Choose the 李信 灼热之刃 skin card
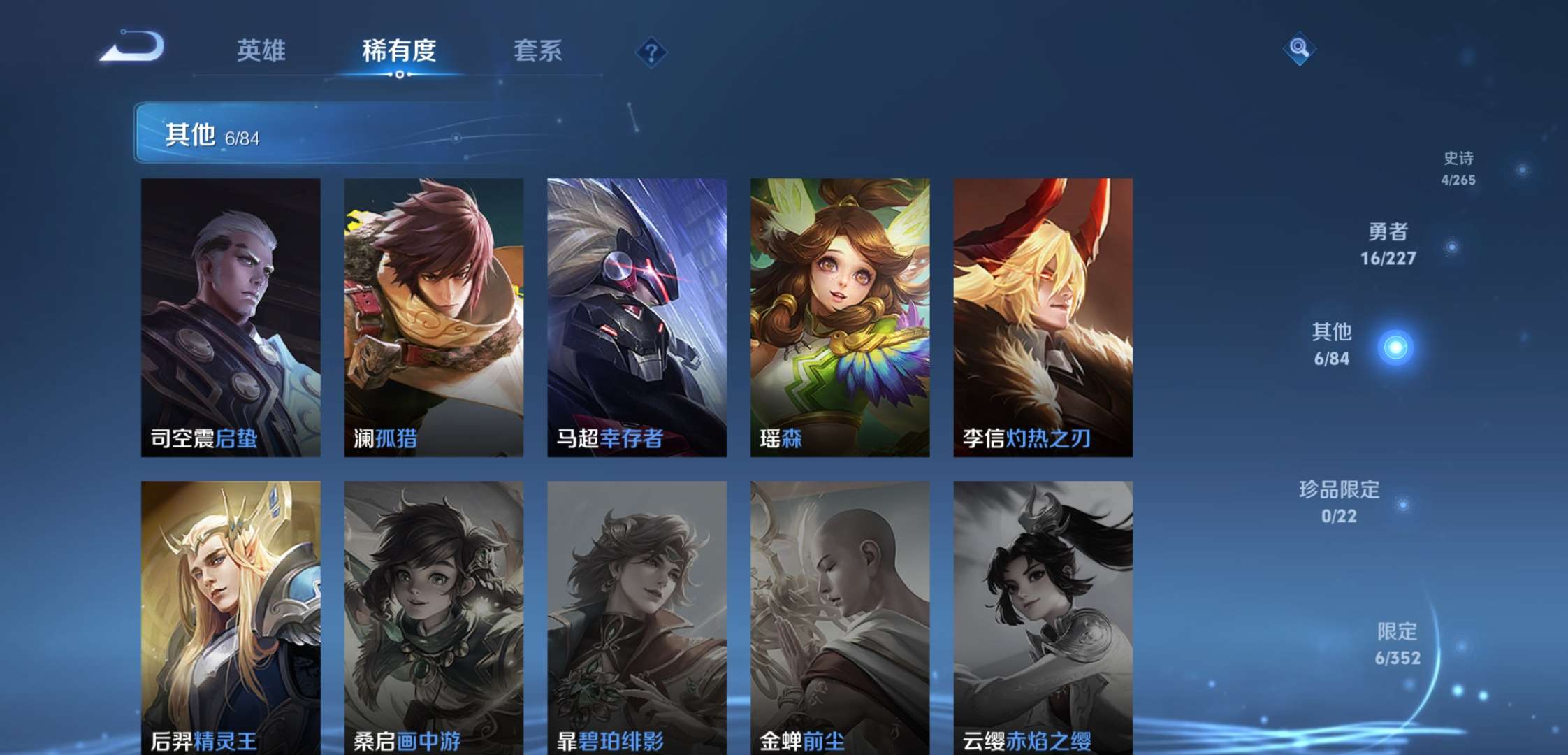Screen dimensions: 1568x755 coord(1043,317)
